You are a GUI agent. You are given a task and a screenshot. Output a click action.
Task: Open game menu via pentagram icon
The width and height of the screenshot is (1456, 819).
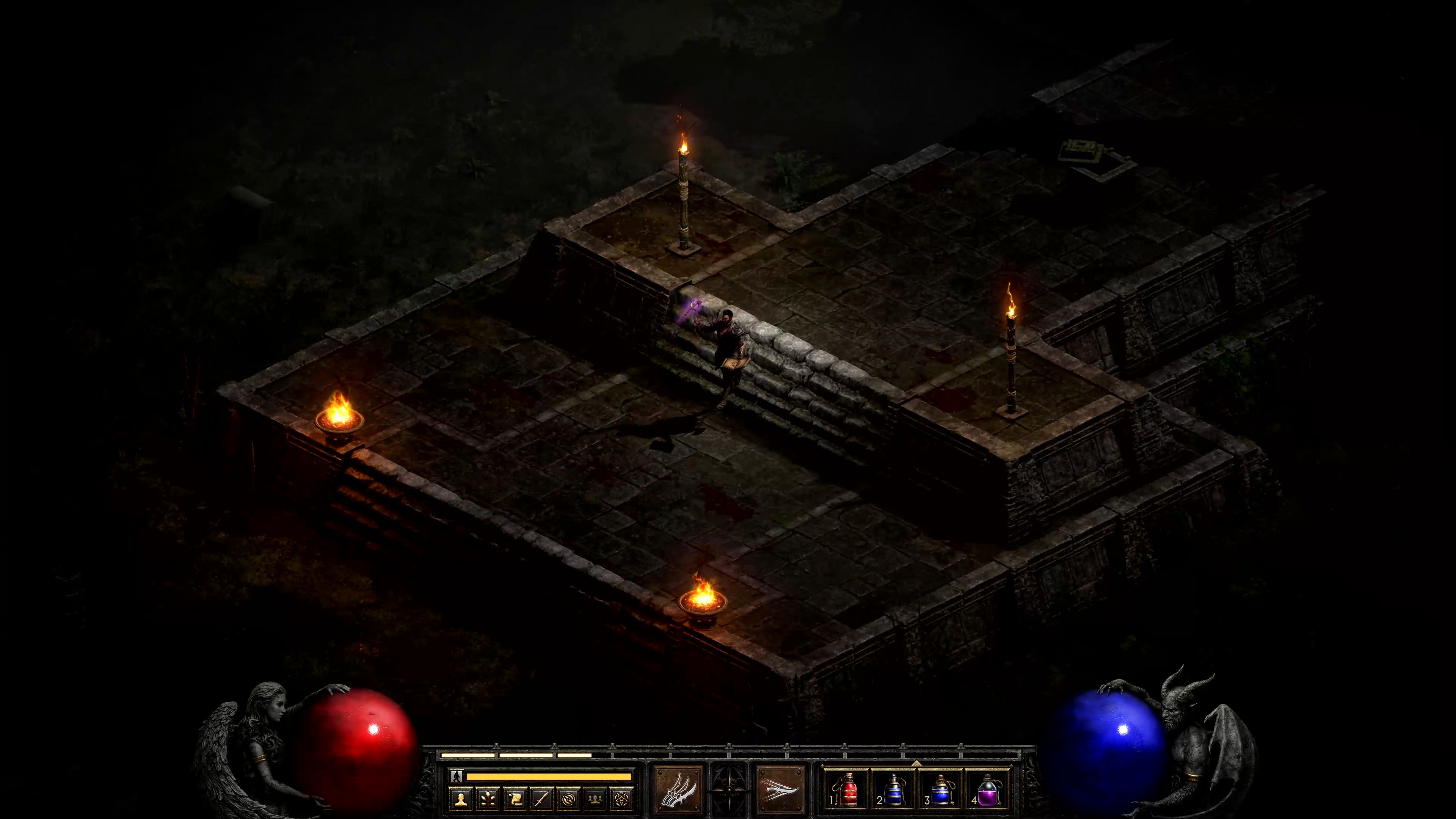(x=621, y=799)
